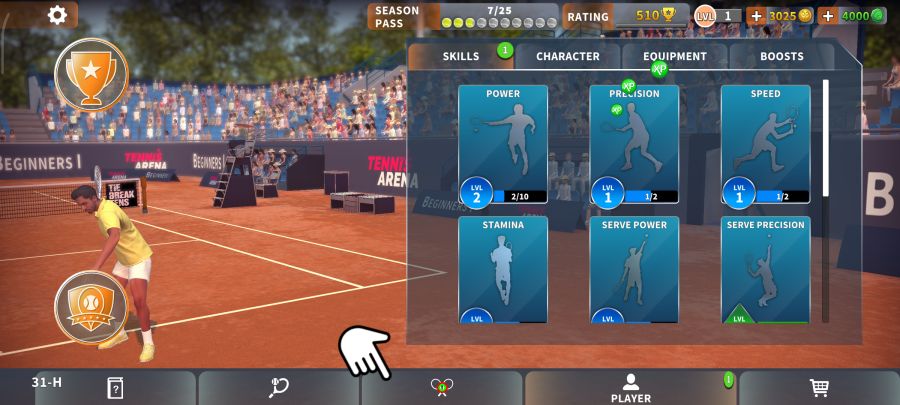Open the crossed rackets match menu
900x405 pixels.
click(x=442, y=388)
